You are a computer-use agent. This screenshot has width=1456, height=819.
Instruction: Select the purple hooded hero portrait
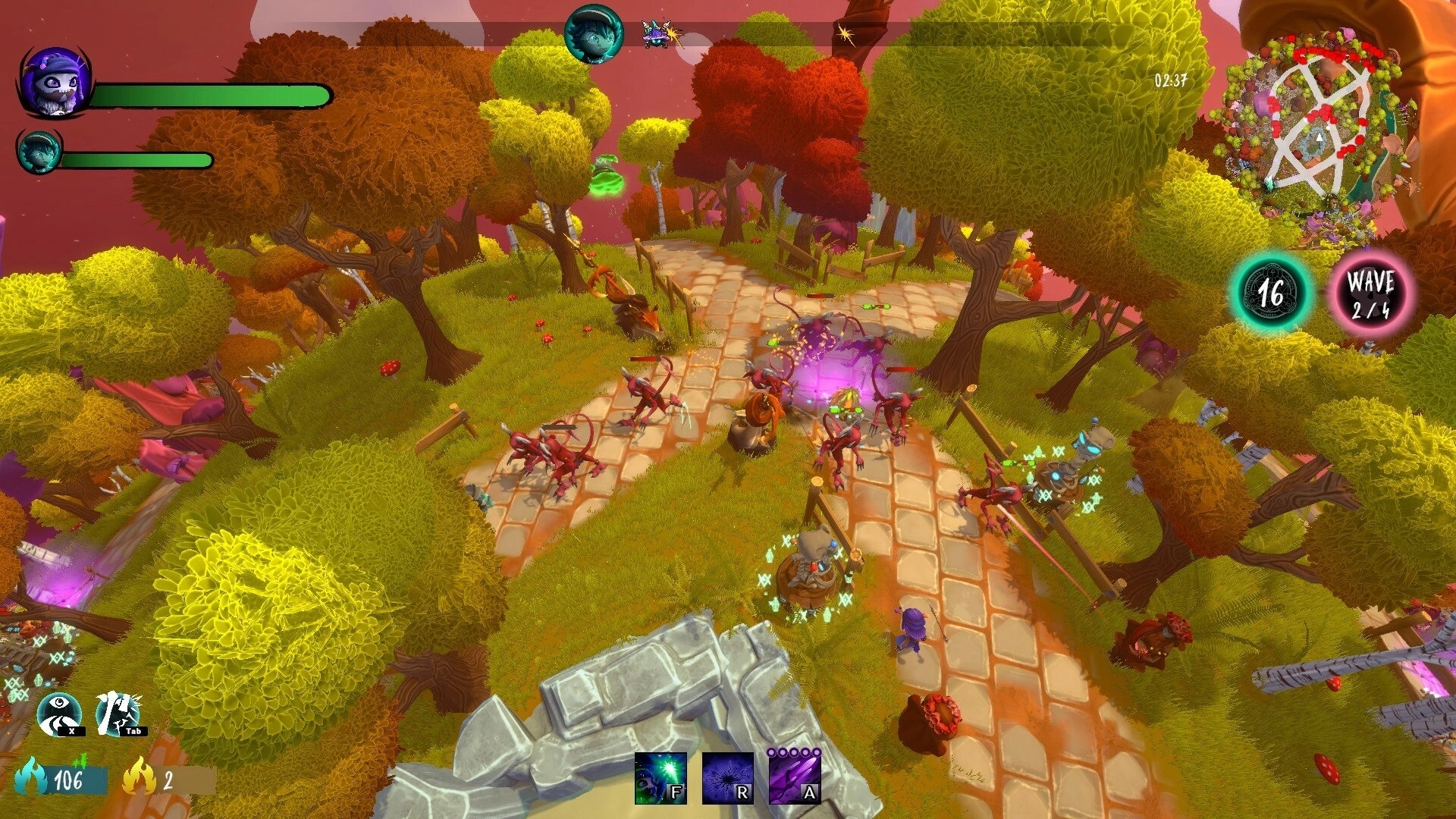55,82
